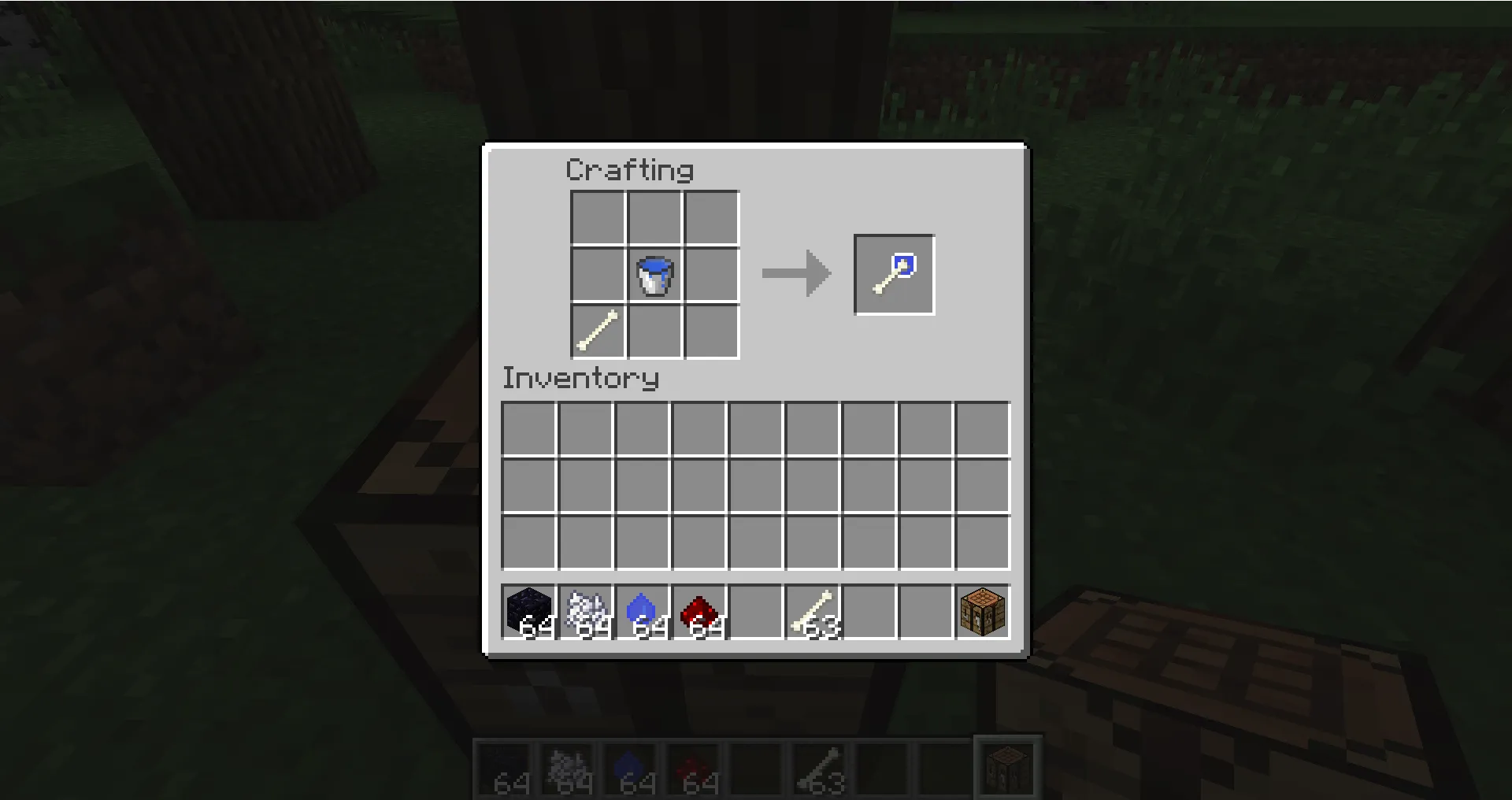Screen dimensions: 1512x800
Task: Select the cobweb item in the hotbar
Action: [x=587, y=613]
